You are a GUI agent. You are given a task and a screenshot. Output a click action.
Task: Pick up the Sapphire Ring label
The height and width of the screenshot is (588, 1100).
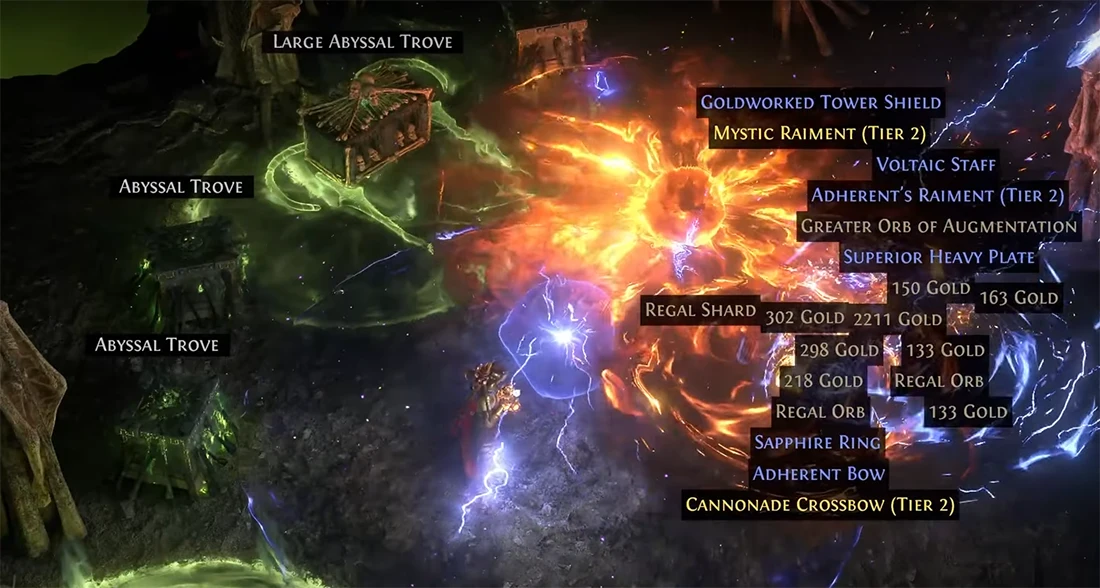817,443
